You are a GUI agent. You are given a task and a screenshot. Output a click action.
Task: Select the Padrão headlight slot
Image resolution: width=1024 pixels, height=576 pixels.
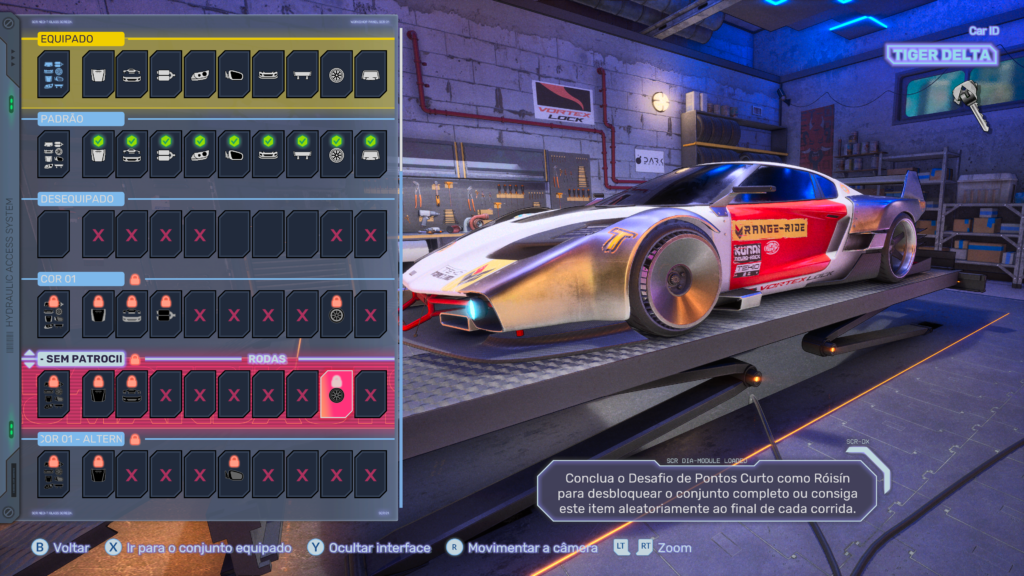[200, 154]
